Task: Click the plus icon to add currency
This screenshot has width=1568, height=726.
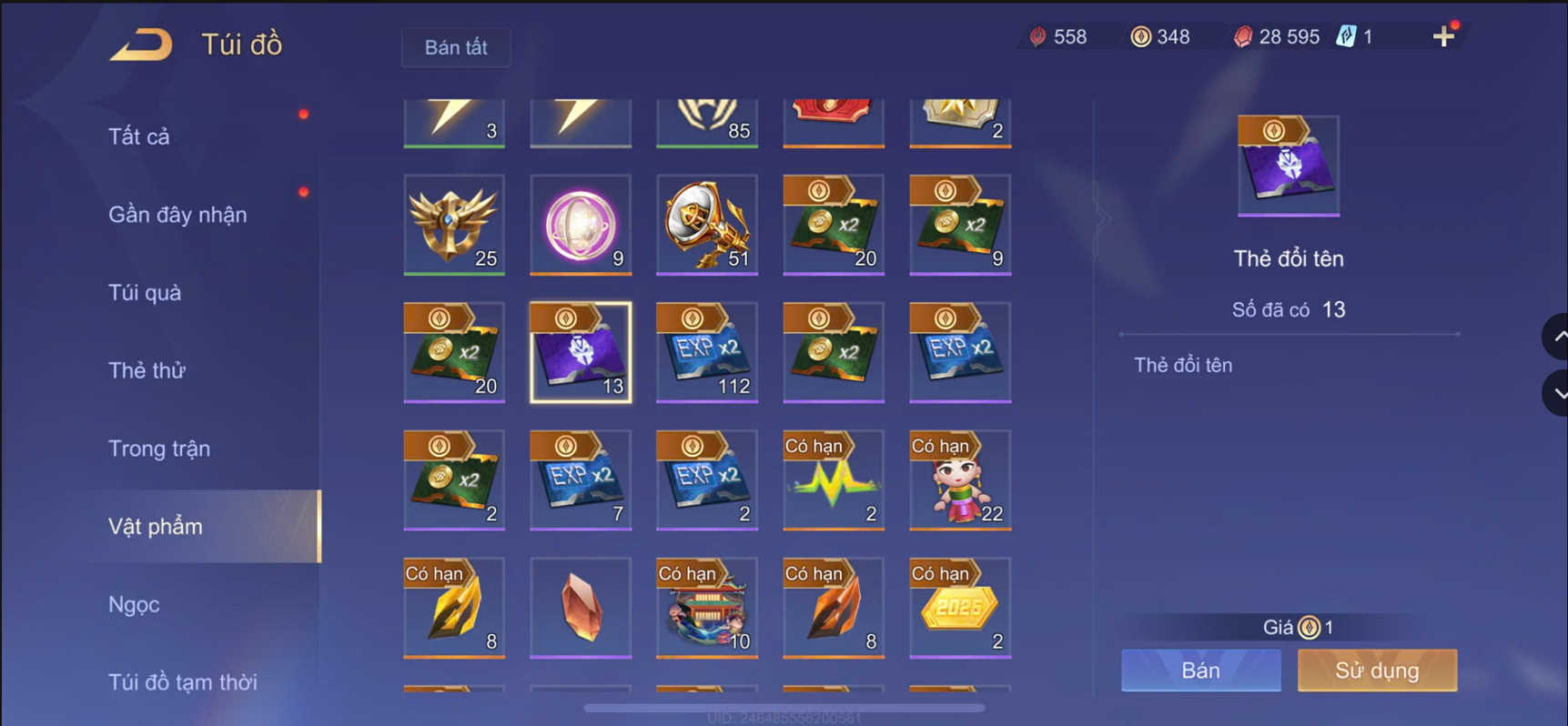Action: coord(1443,36)
